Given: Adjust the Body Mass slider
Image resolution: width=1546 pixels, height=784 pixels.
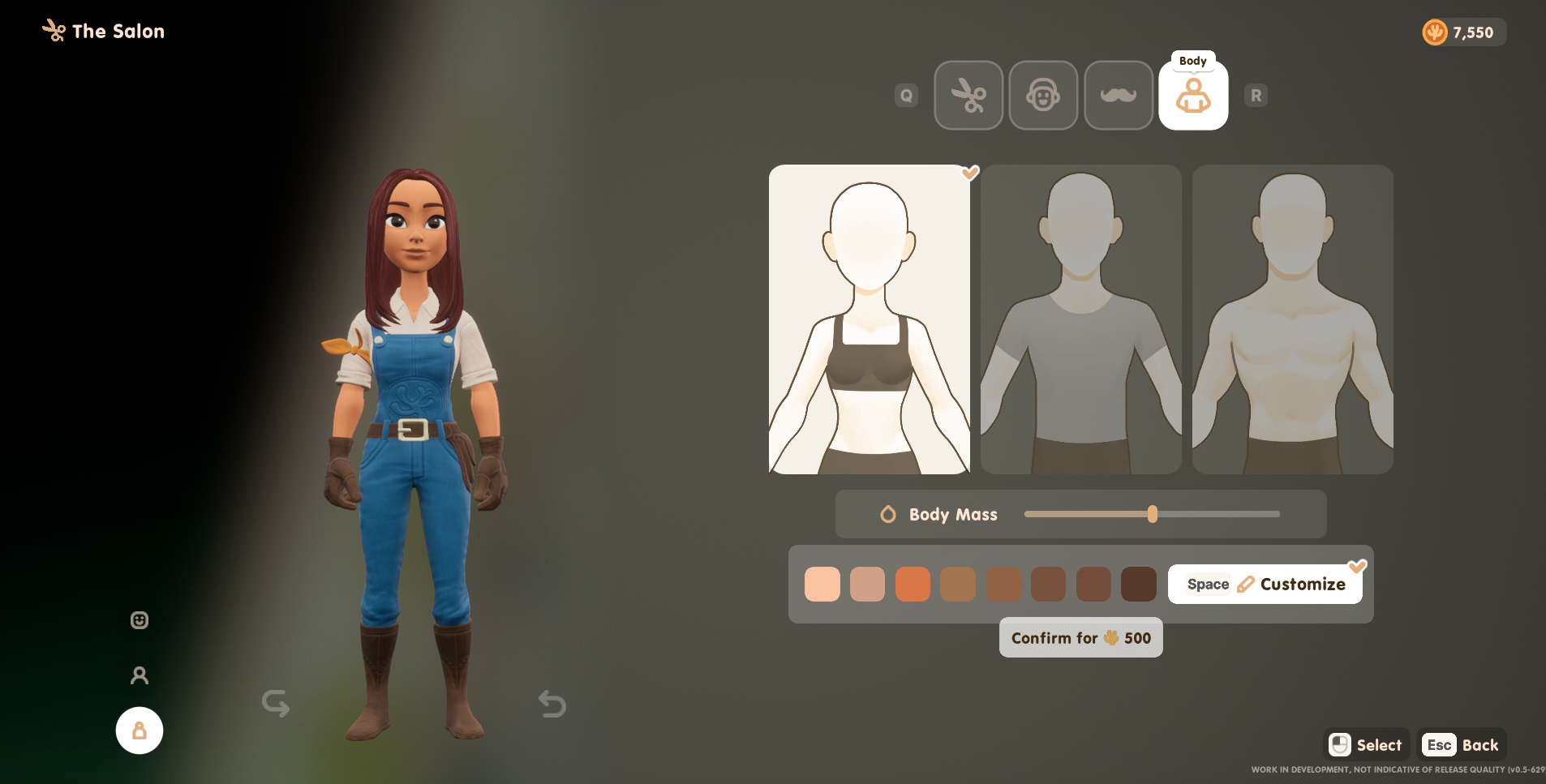Looking at the screenshot, I should click(1153, 514).
